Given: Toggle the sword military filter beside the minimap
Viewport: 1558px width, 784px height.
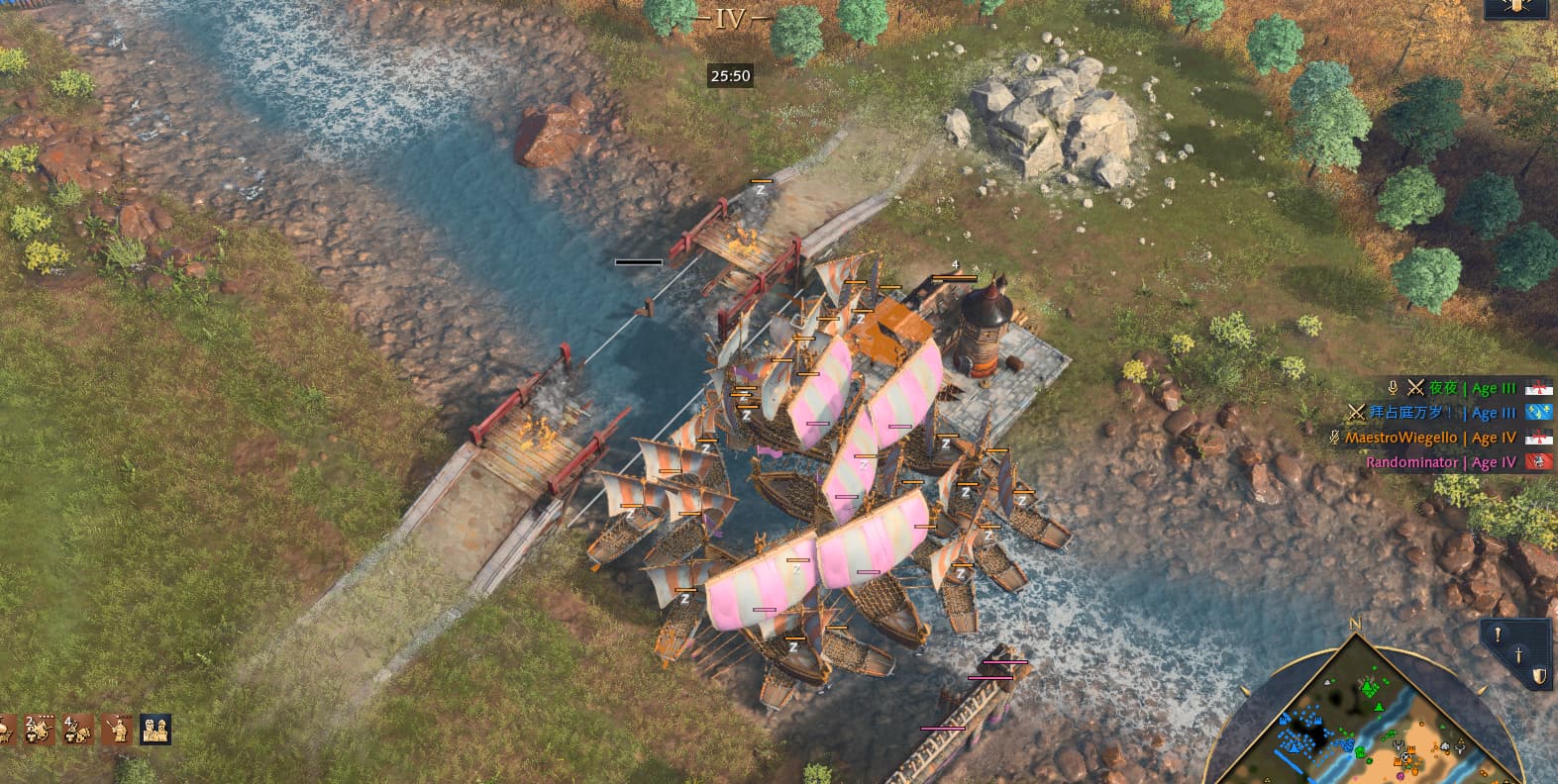Looking at the screenshot, I should point(1518,655).
